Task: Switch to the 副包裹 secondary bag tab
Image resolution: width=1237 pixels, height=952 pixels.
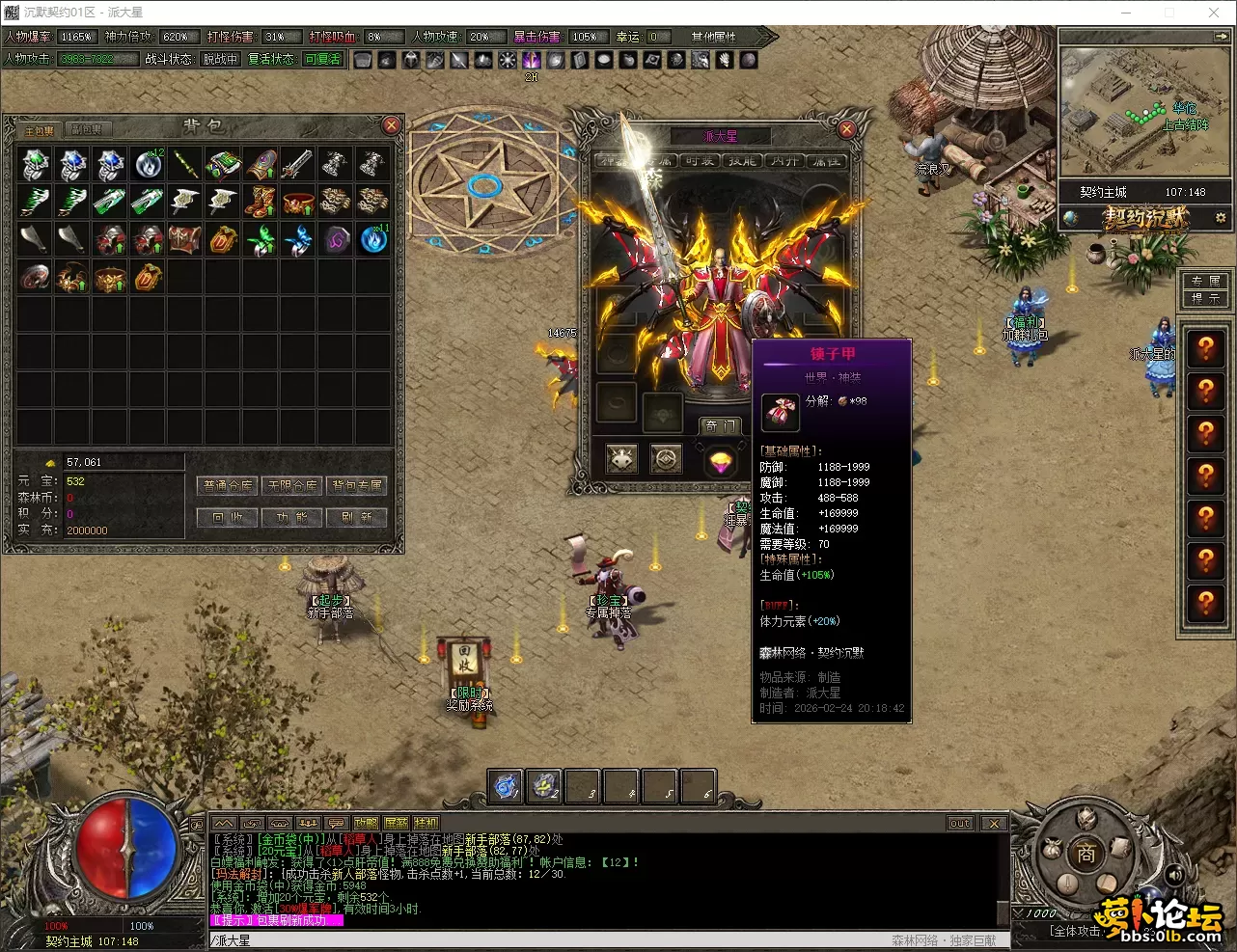Action: pos(86,130)
